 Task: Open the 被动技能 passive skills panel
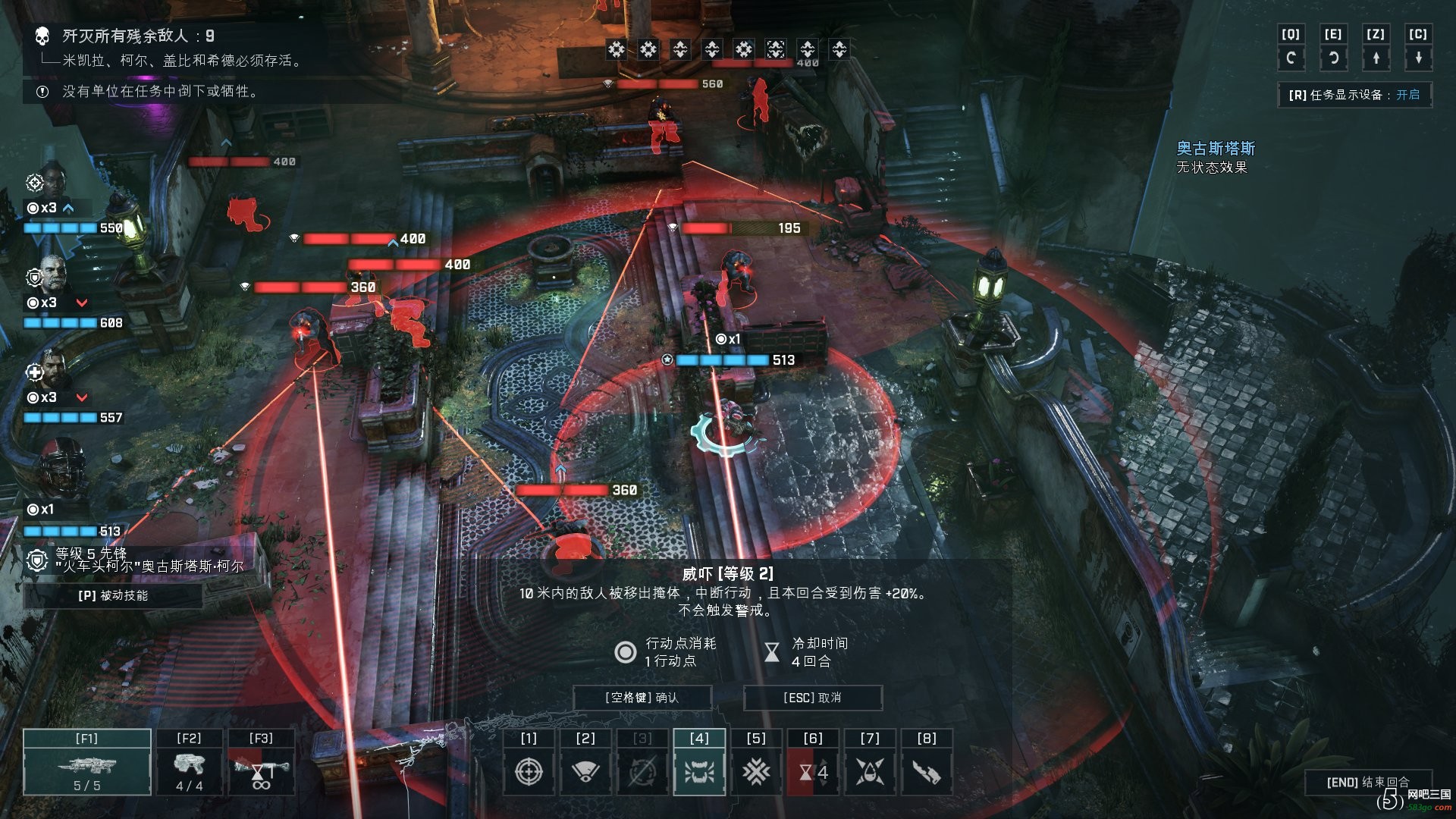click(x=113, y=596)
